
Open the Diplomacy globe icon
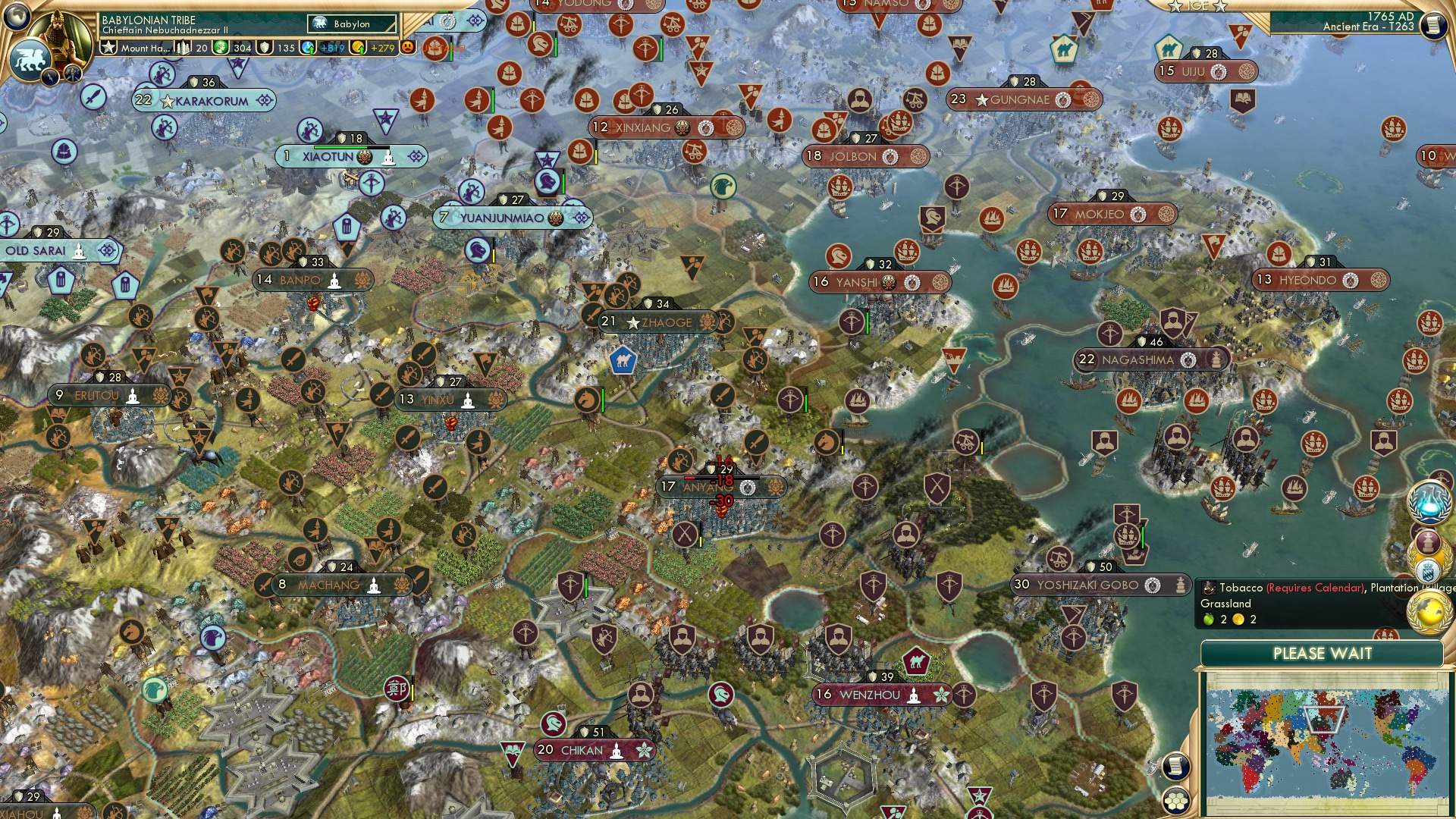point(1429,612)
